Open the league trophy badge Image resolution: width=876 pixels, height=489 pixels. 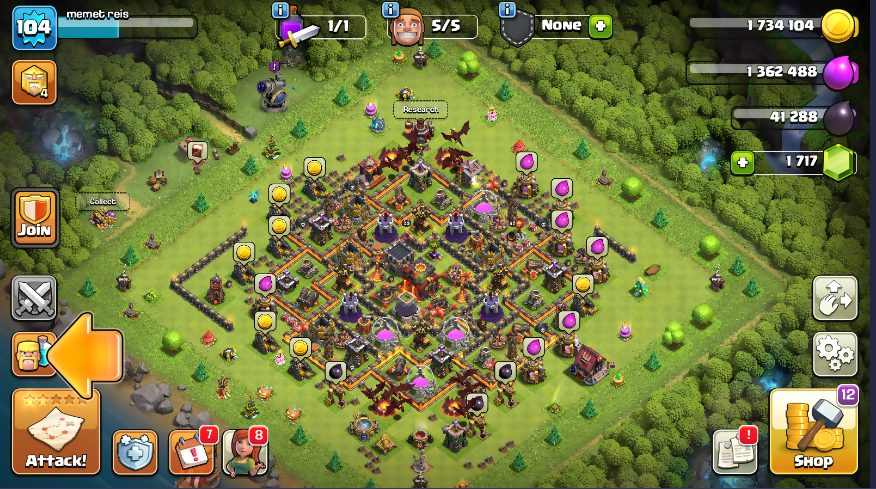[33, 82]
